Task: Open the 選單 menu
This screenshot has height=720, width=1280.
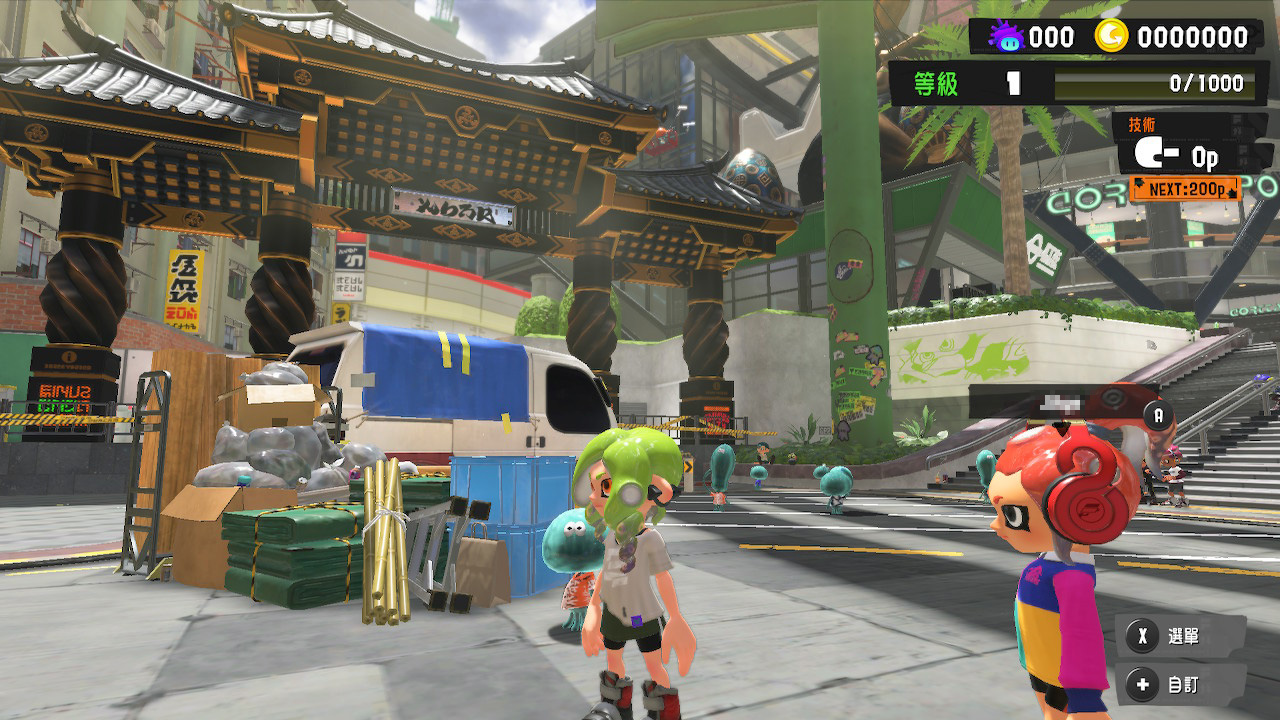Action: tap(1169, 636)
